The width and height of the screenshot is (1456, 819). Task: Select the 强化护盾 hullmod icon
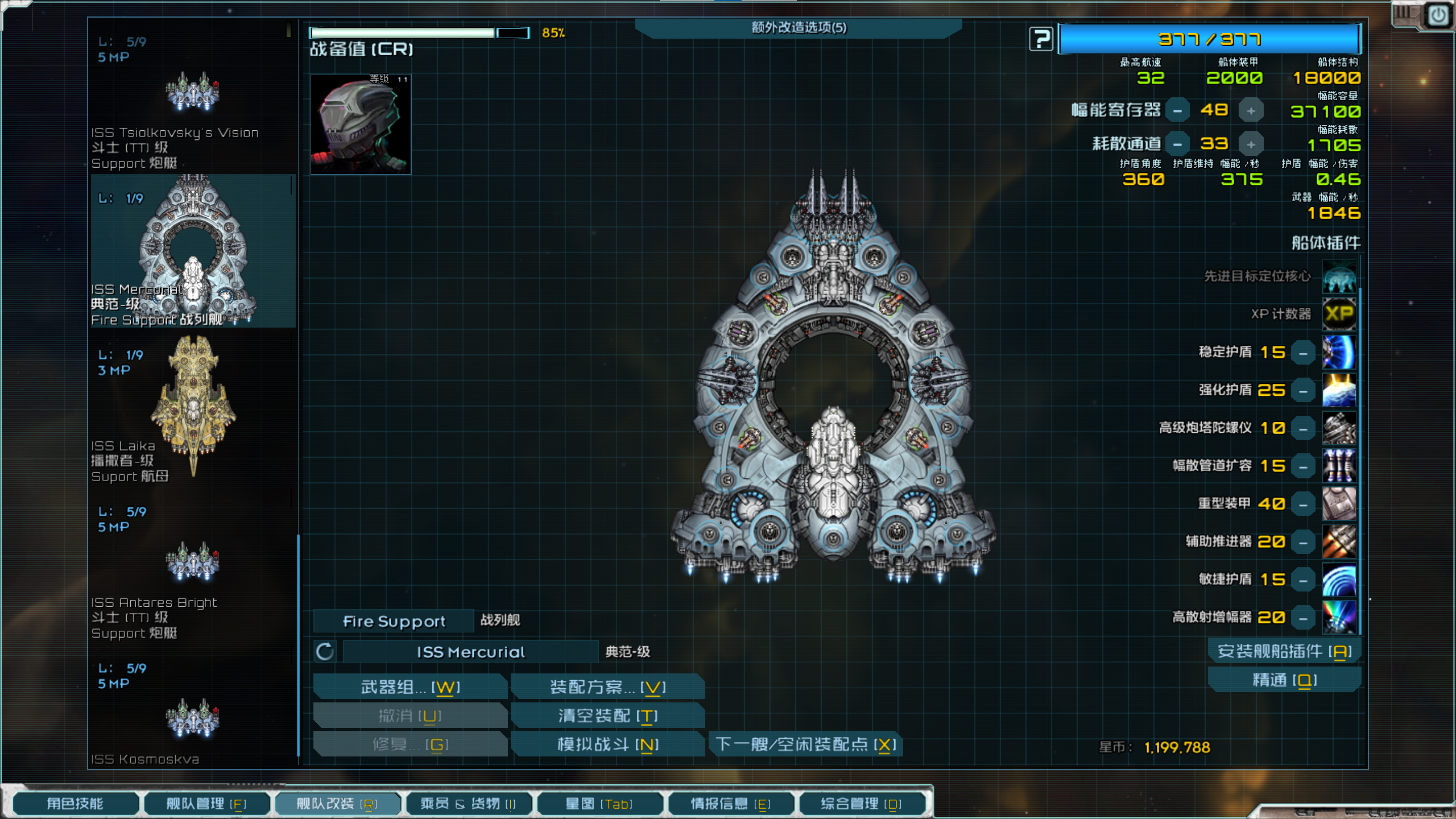(1339, 390)
